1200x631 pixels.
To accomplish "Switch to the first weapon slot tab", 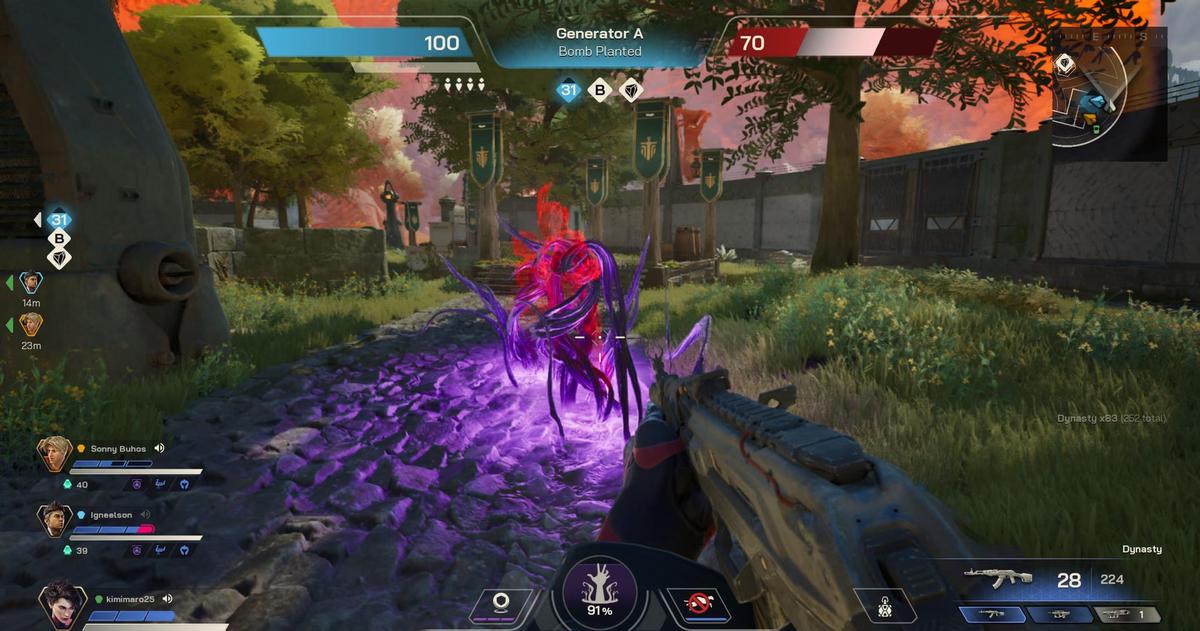I will (992, 614).
